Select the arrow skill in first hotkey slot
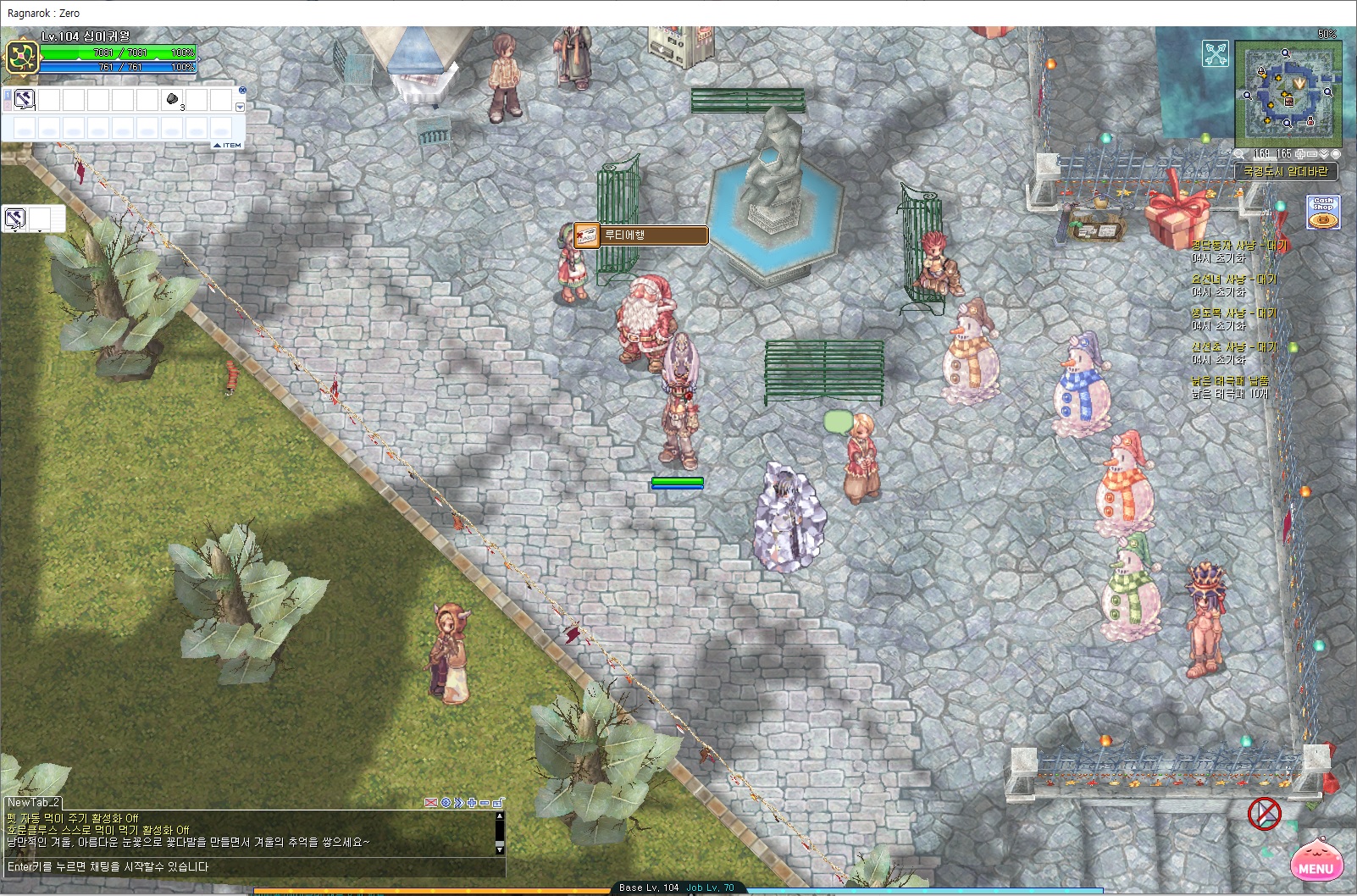 (x=24, y=100)
